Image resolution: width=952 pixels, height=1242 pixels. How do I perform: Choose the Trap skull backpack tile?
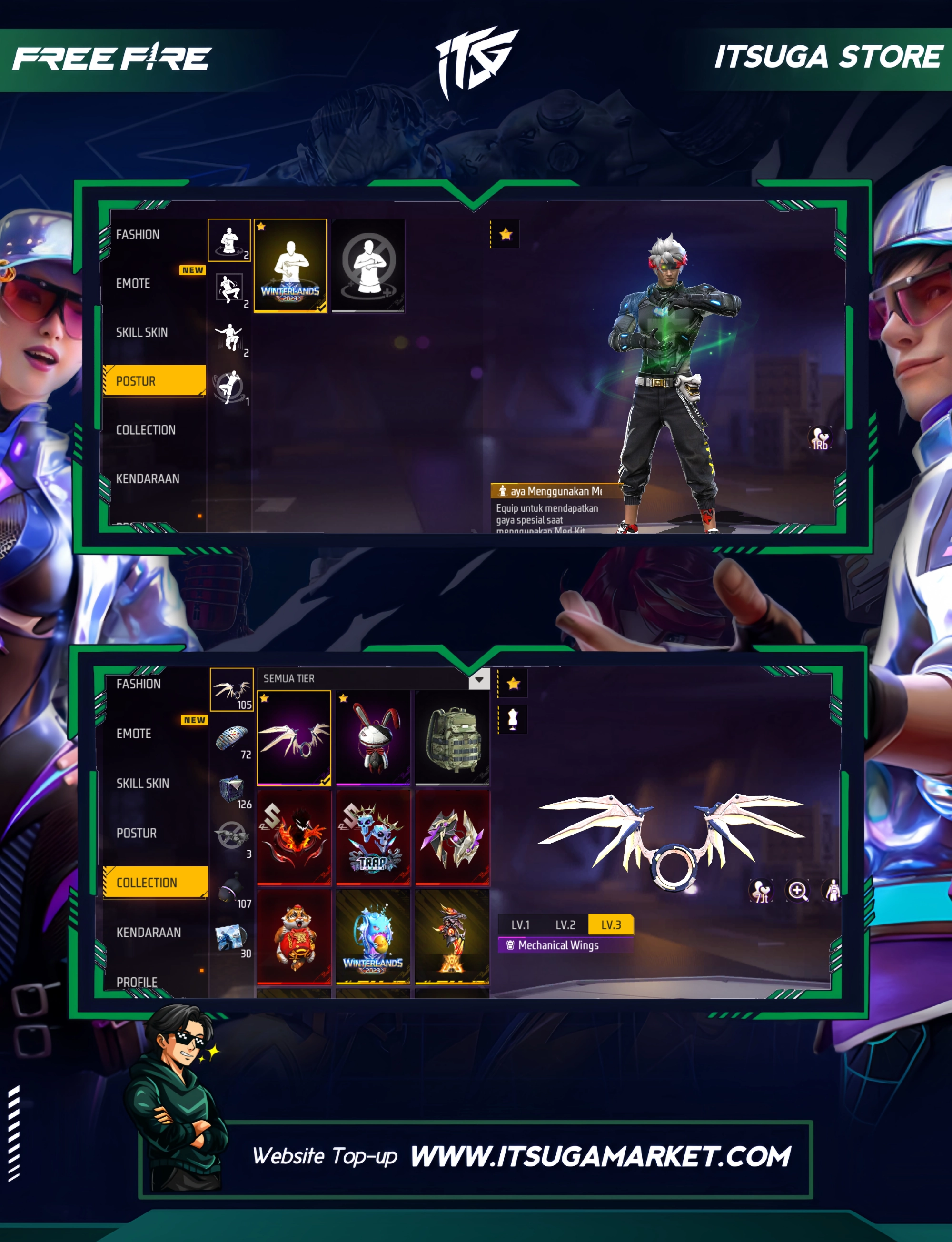(373, 837)
